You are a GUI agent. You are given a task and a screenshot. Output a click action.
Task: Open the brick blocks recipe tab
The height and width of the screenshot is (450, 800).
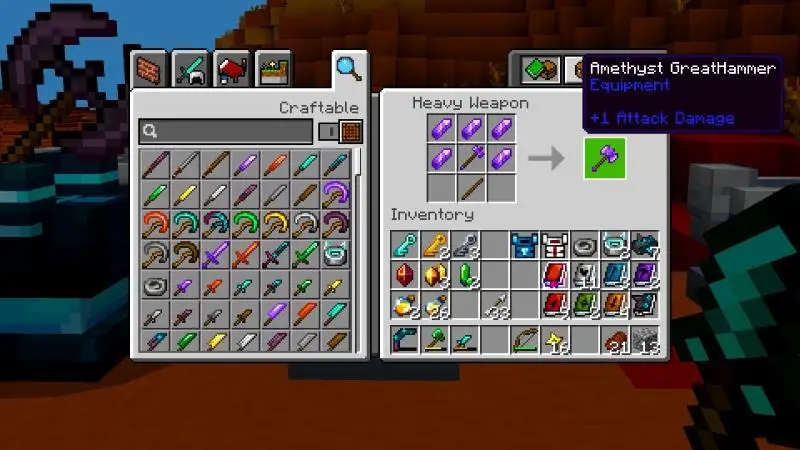tap(148, 70)
